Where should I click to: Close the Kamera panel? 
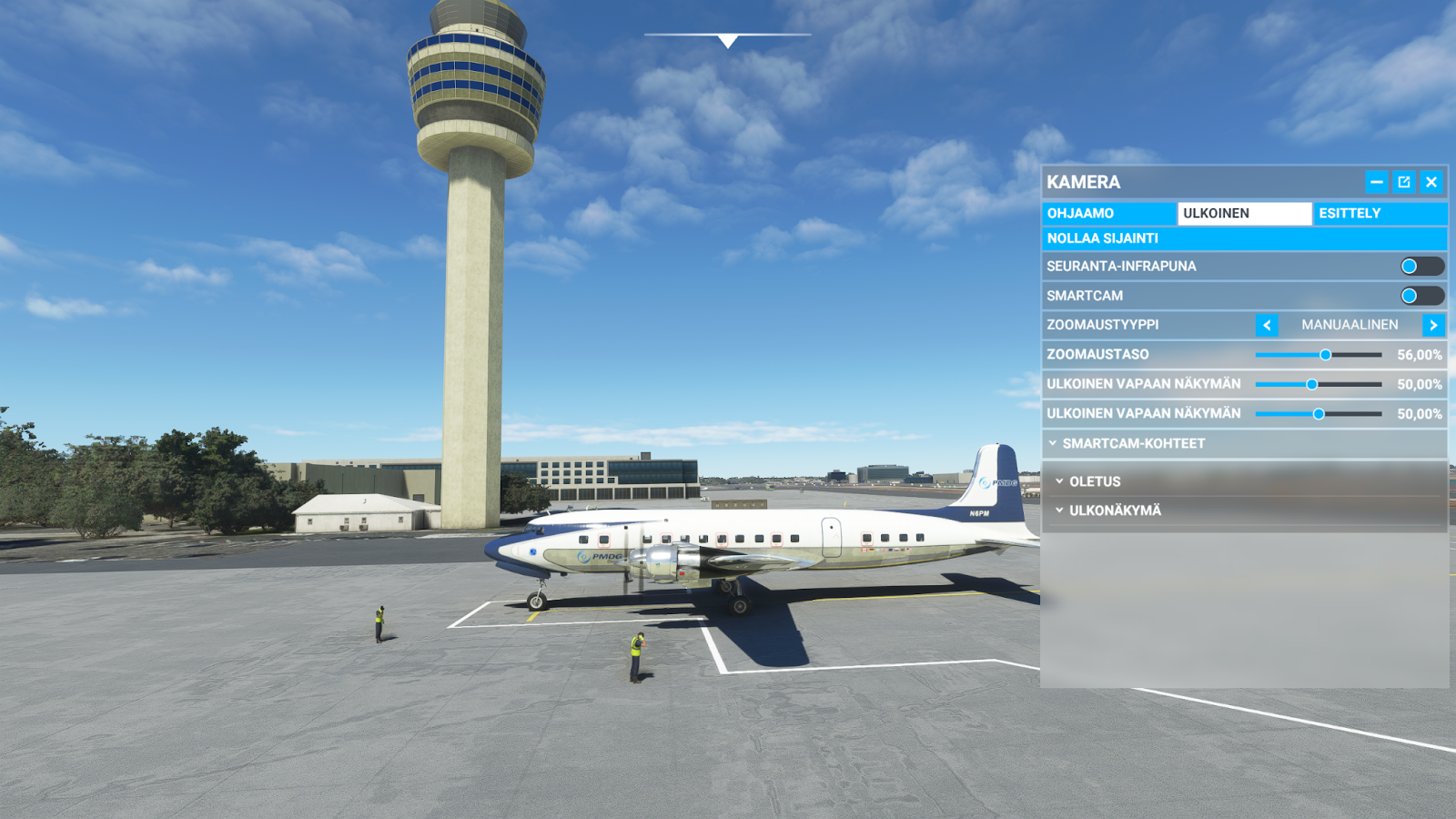[x=1431, y=182]
